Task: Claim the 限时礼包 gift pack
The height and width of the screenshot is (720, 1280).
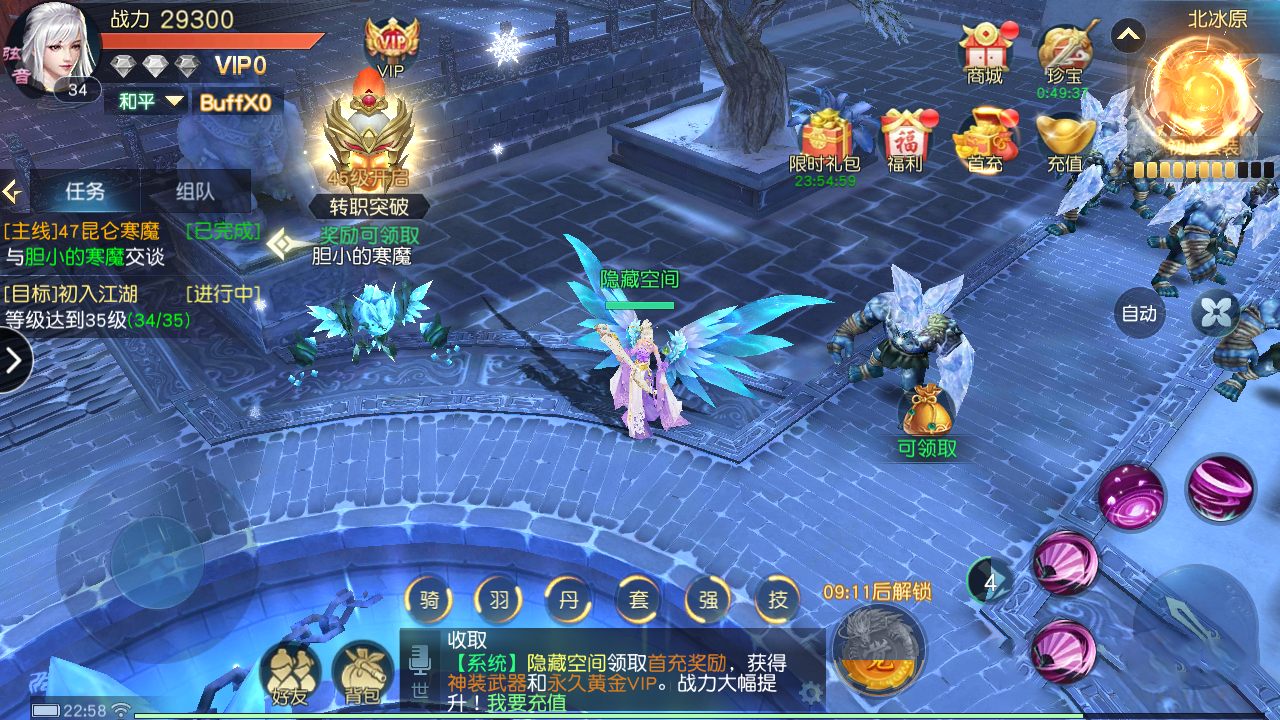Action: (825, 138)
